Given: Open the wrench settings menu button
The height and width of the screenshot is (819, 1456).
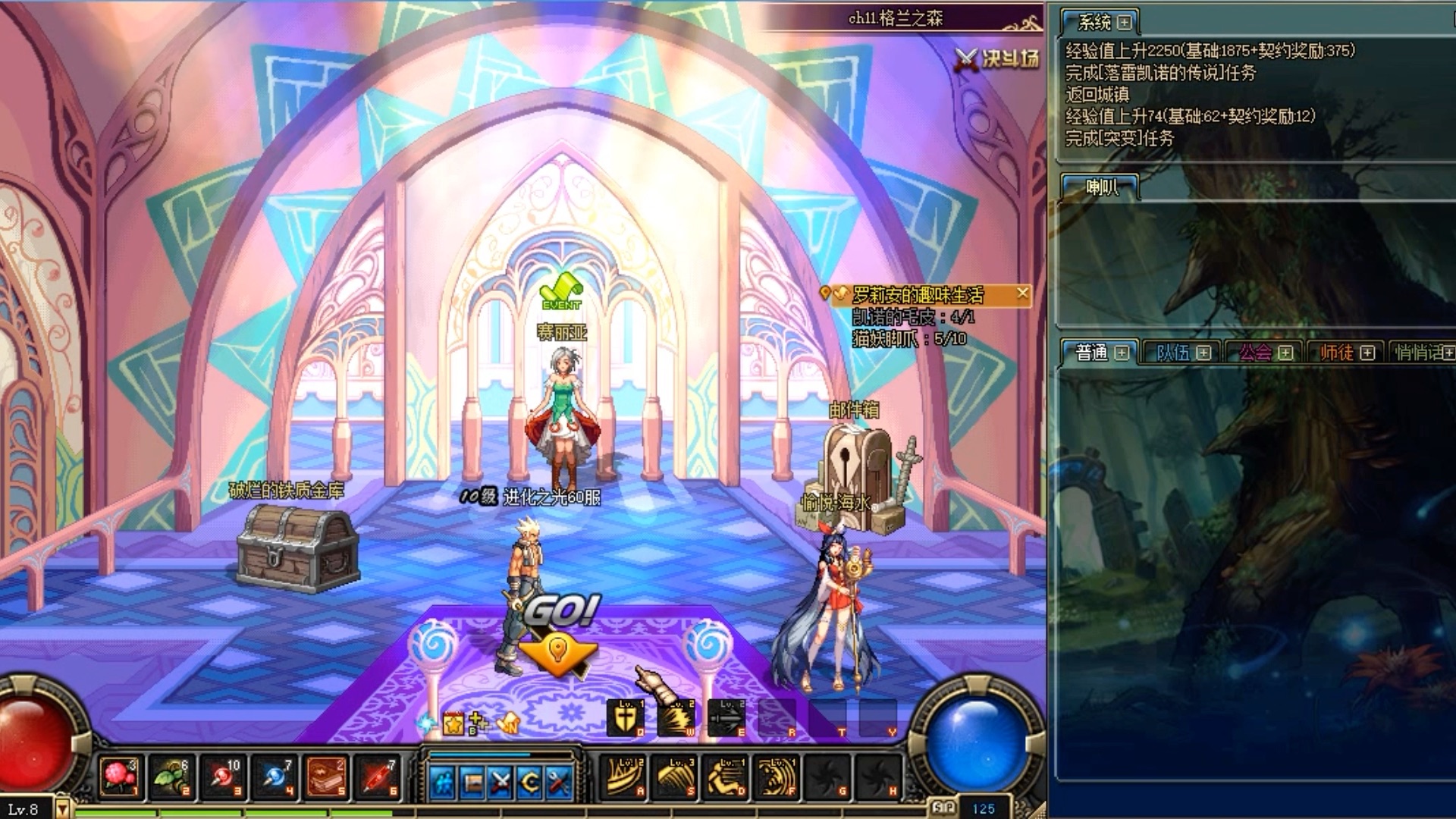Looking at the screenshot, I should 559,781.
